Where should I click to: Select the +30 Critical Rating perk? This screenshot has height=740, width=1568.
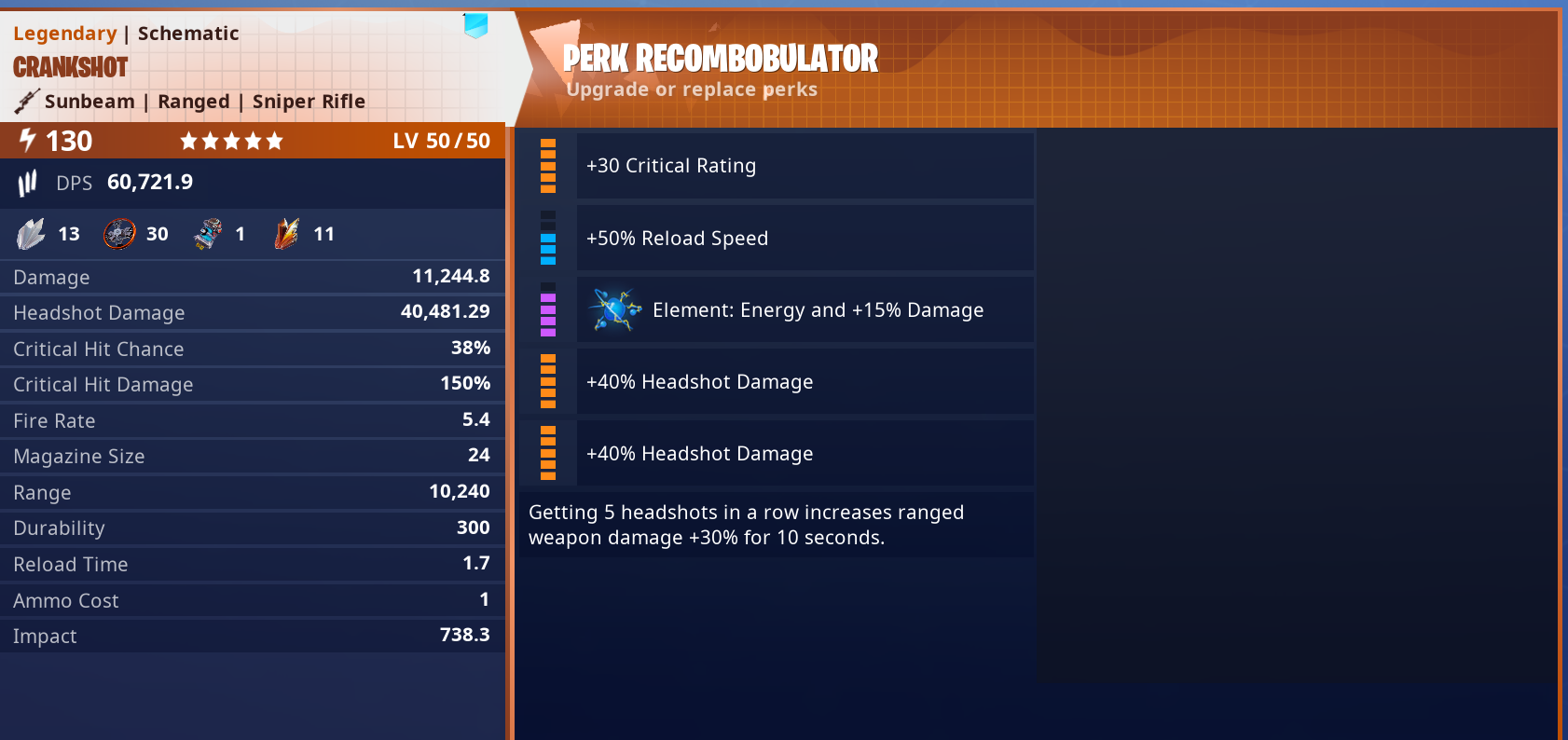(805, 165)
